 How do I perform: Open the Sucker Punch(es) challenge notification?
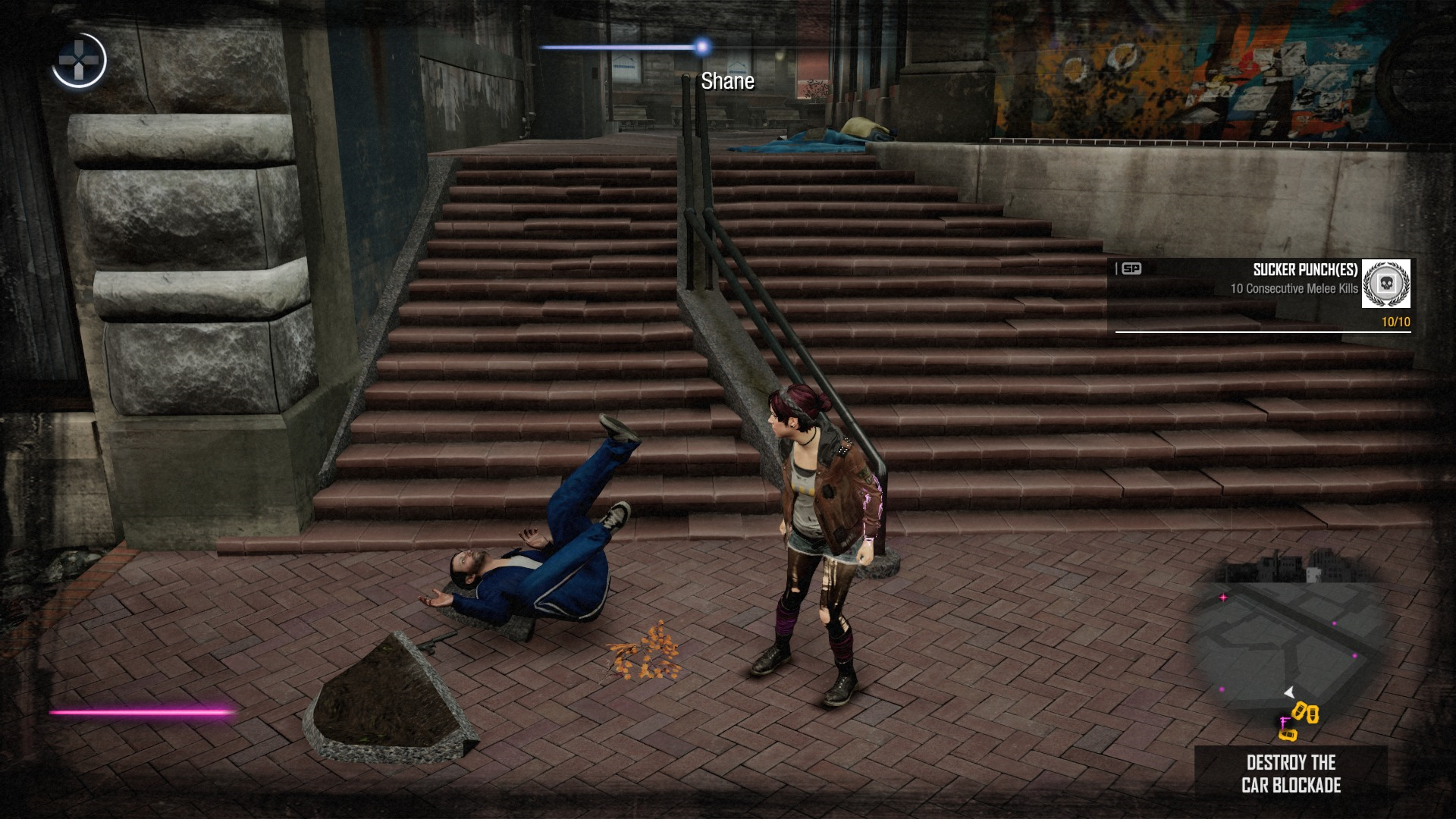coord(1262,296)
